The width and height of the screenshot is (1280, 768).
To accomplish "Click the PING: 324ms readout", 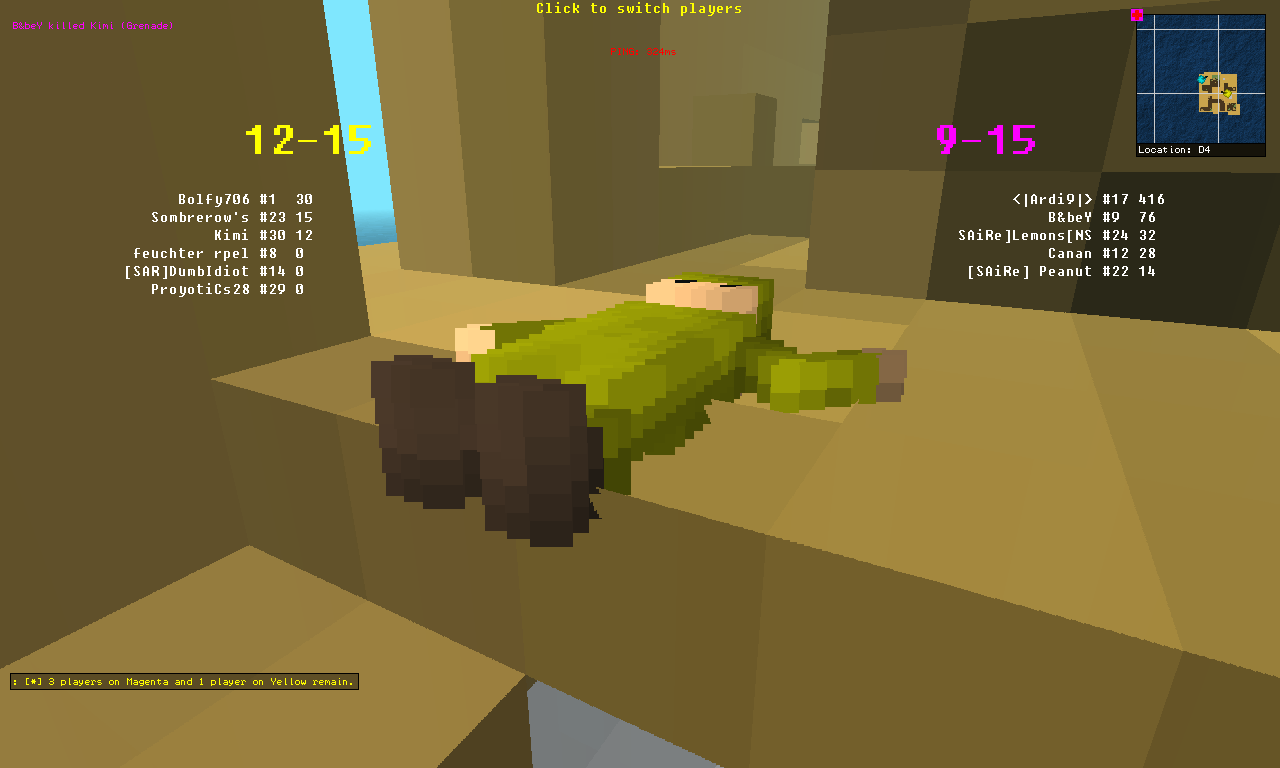I will pos(641,51).
